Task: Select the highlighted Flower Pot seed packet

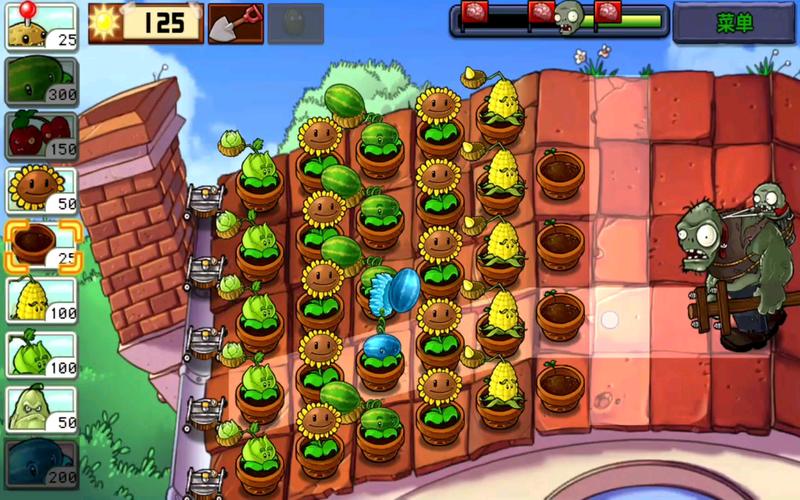Action: tap(41, 244)
